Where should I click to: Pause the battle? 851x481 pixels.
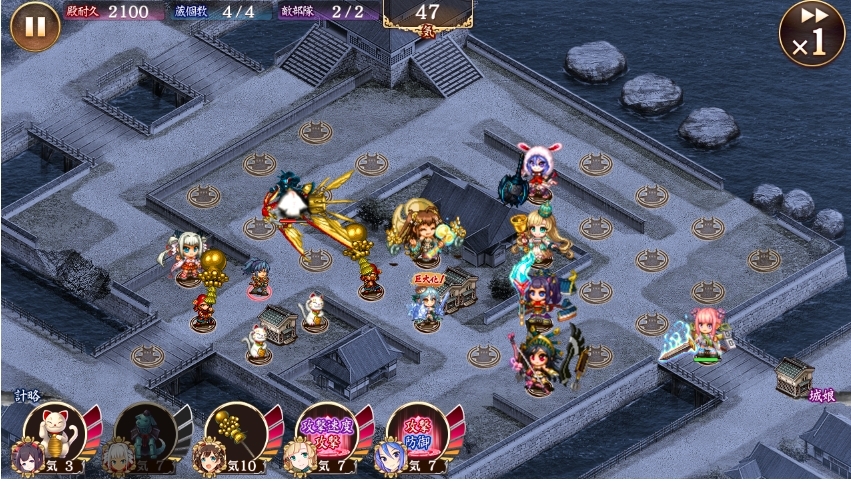(35, 26)
